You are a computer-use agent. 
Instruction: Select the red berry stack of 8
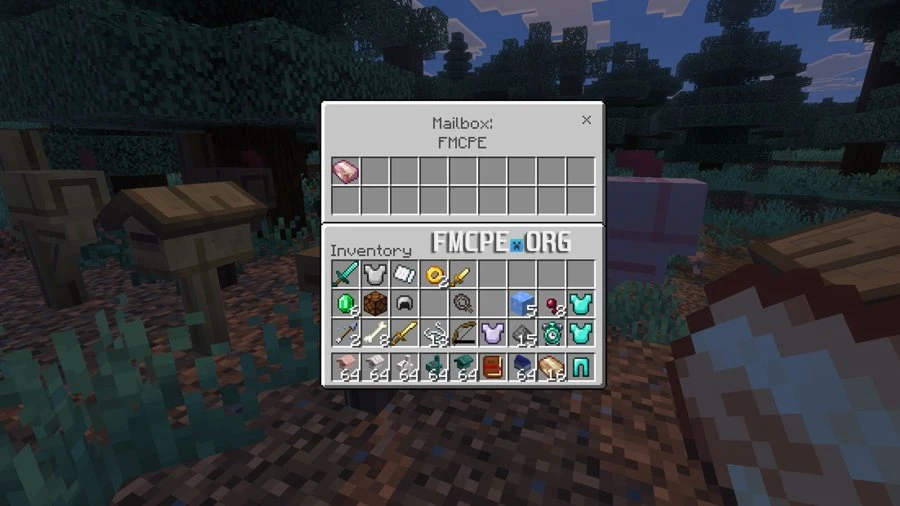[x=551, y=304]
